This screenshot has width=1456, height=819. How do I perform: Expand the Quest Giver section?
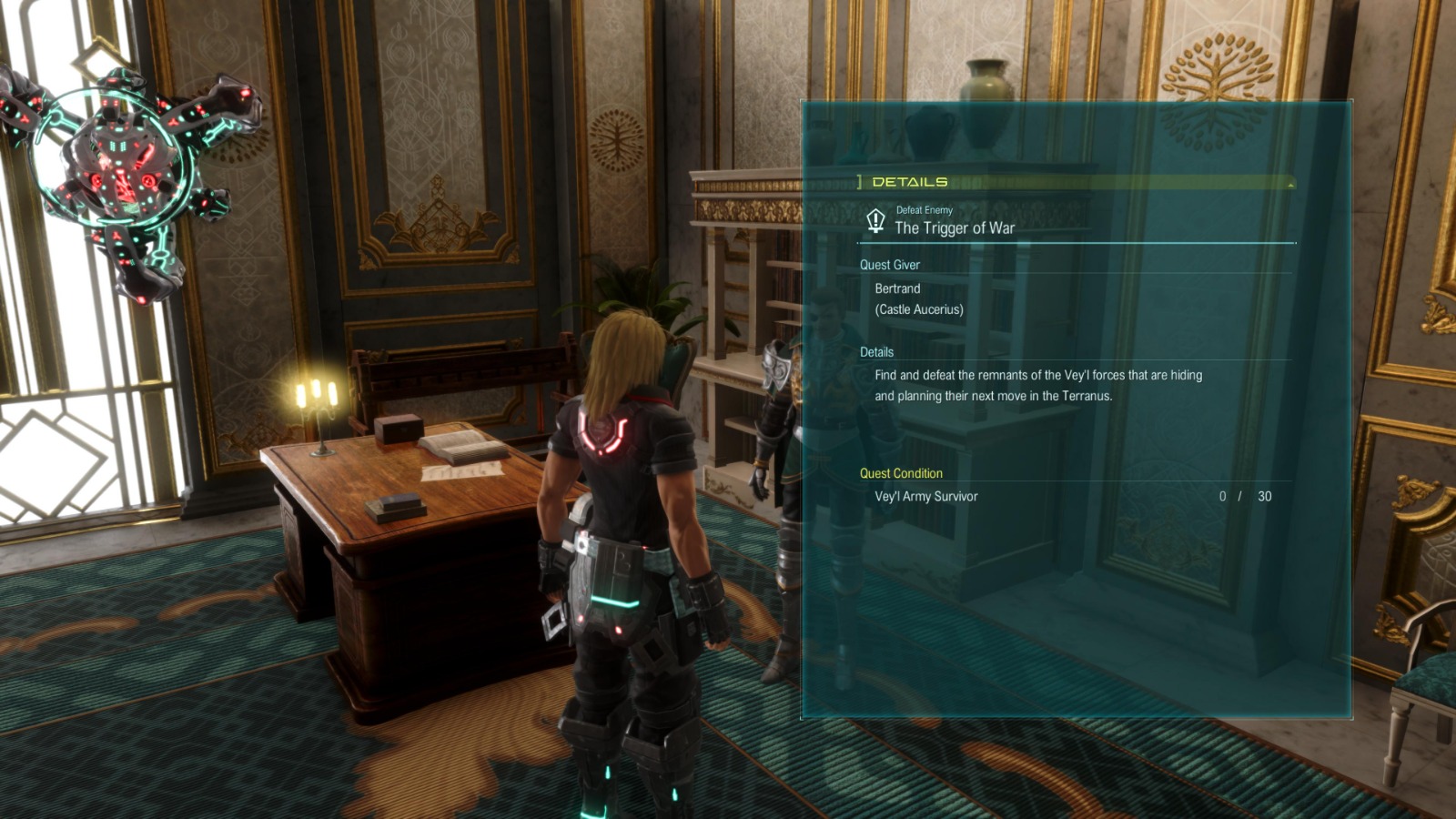click(889, 265)
